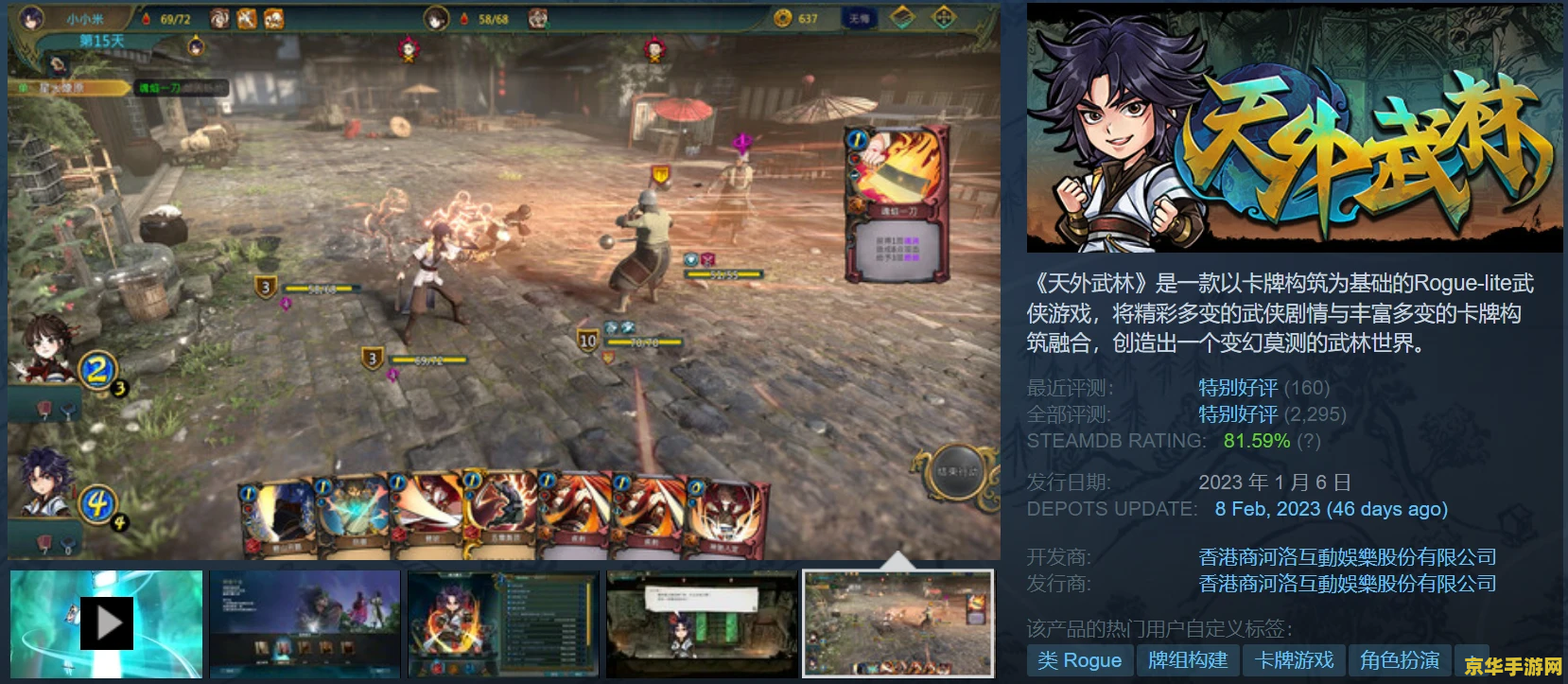
Task: Play the trailer video thumbnail
Action: (x=106, y=623)
